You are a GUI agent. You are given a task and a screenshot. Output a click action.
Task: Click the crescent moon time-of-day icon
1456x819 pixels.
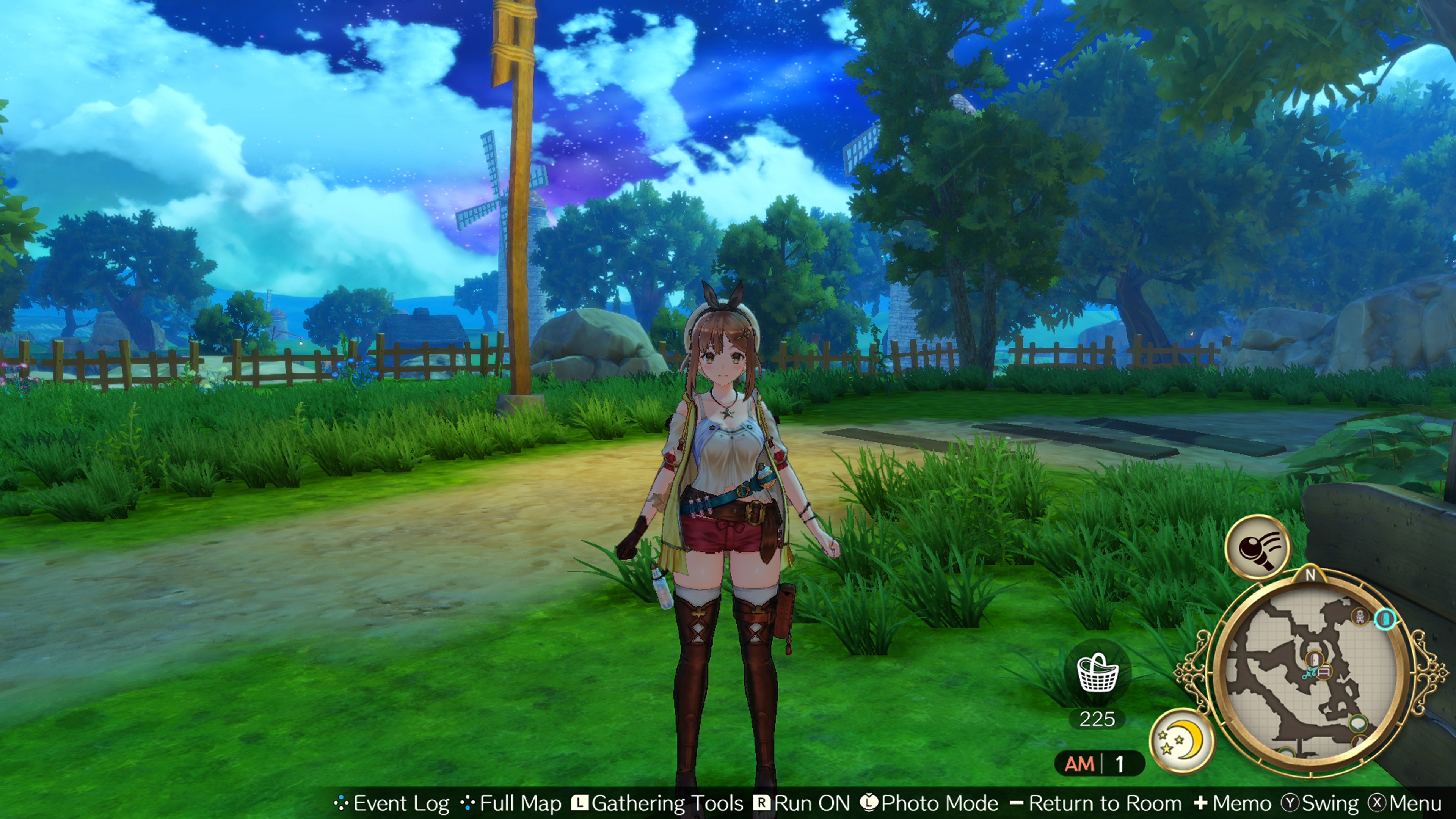1182,740
